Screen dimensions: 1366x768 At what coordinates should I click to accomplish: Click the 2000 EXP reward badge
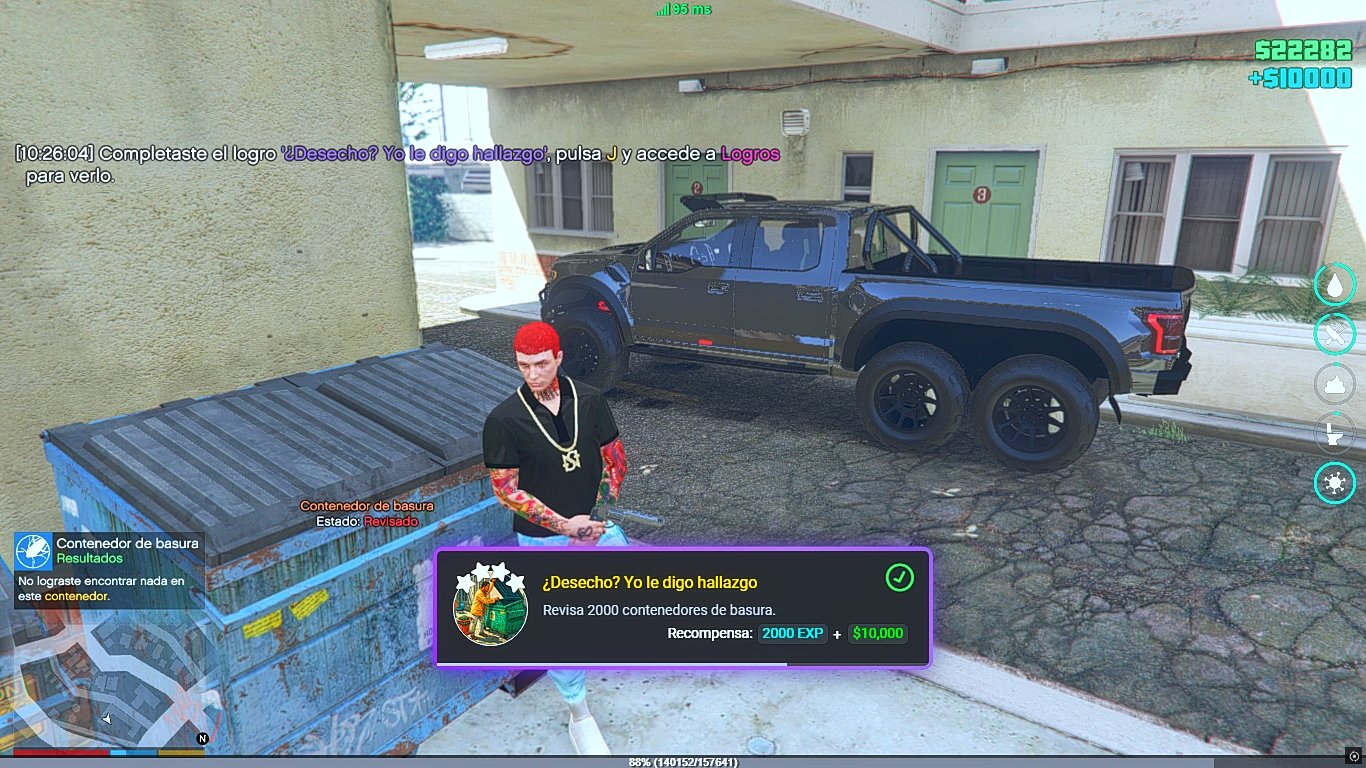click(793, 633)
